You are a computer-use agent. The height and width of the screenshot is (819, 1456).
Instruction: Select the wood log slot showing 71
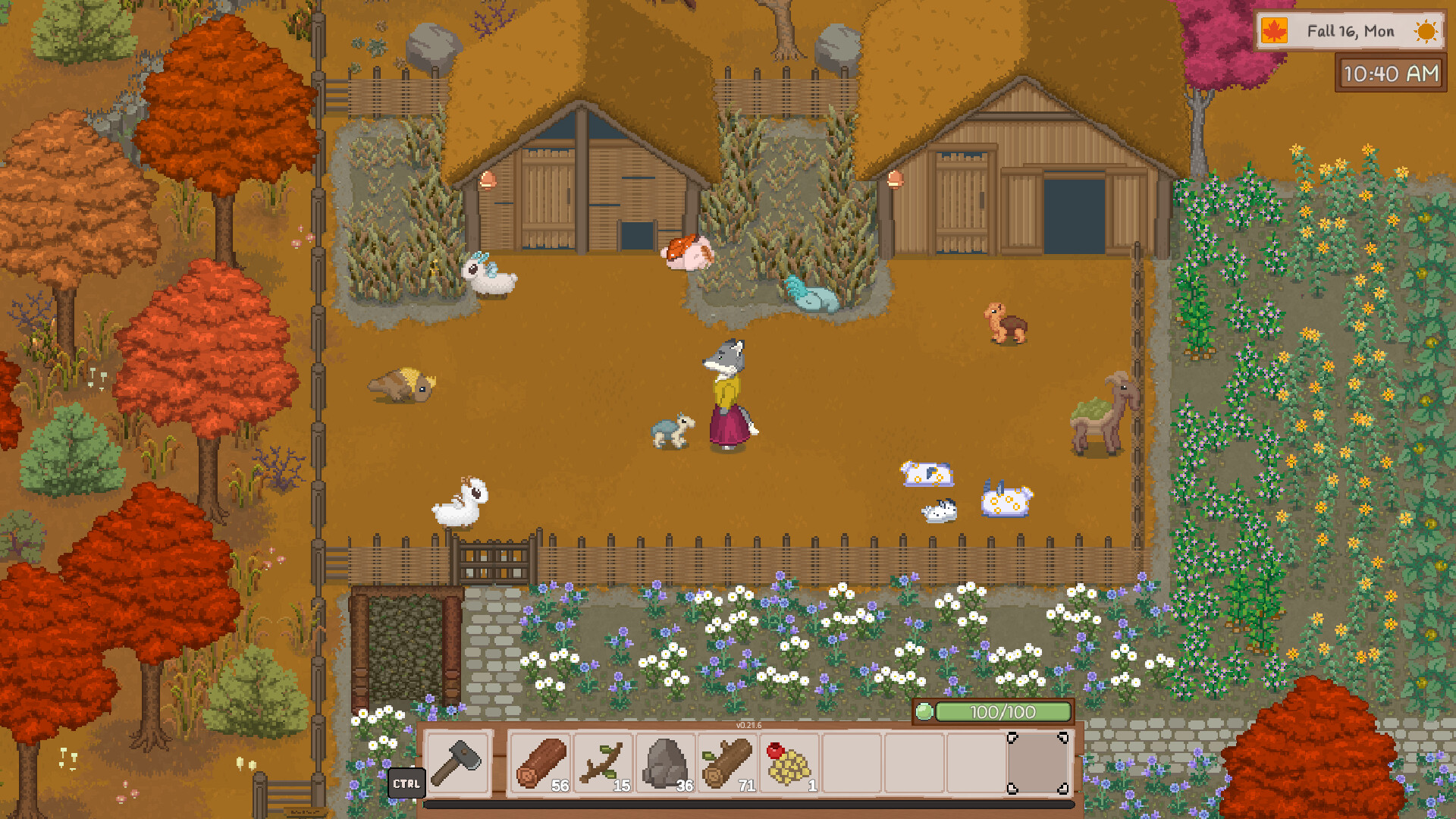[726, 764]
